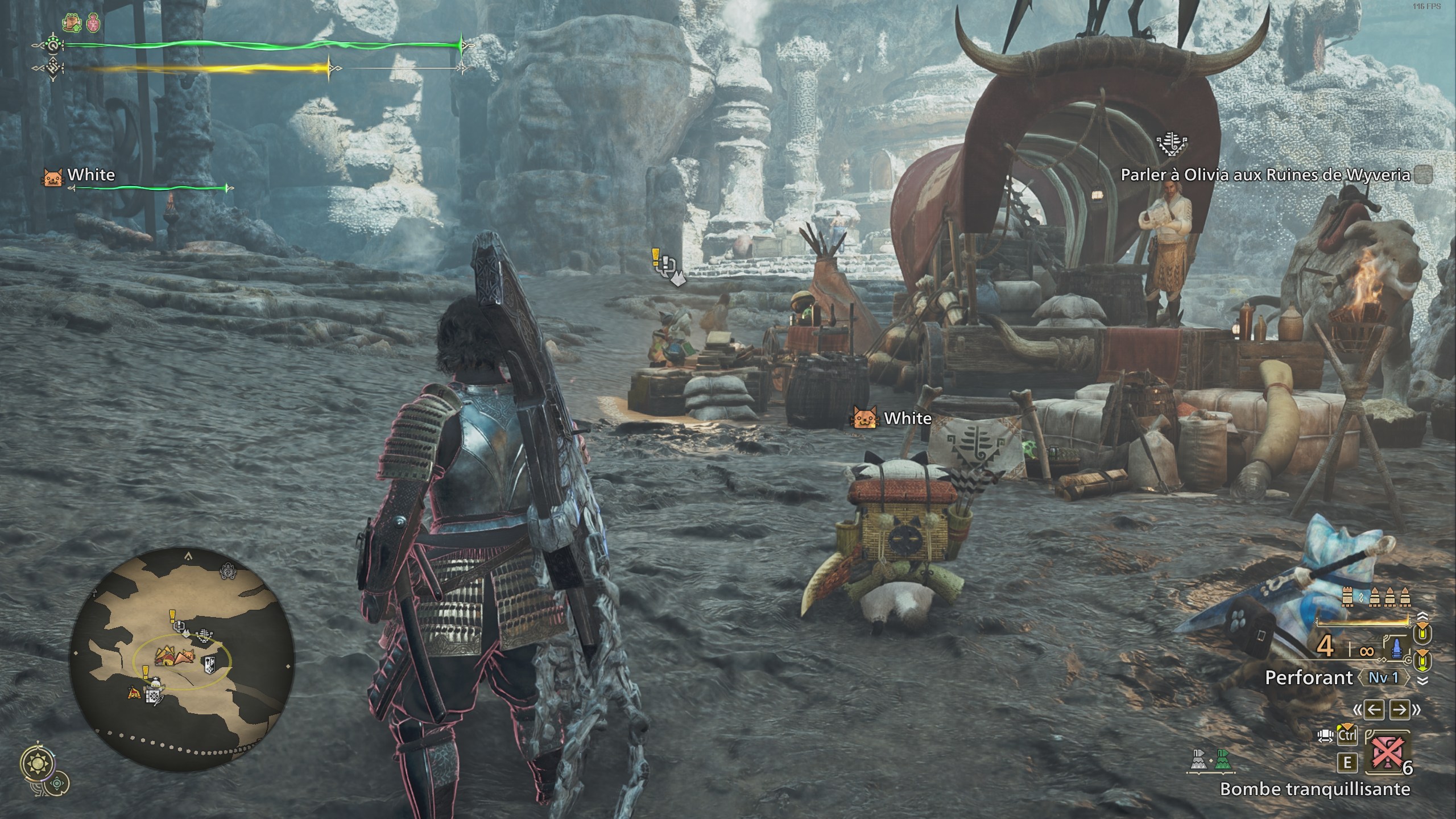Click the crossed-out Bombe tranquillisante item icon
The width and height of the screenshot is (1456, 819).
coord(1388,752)
